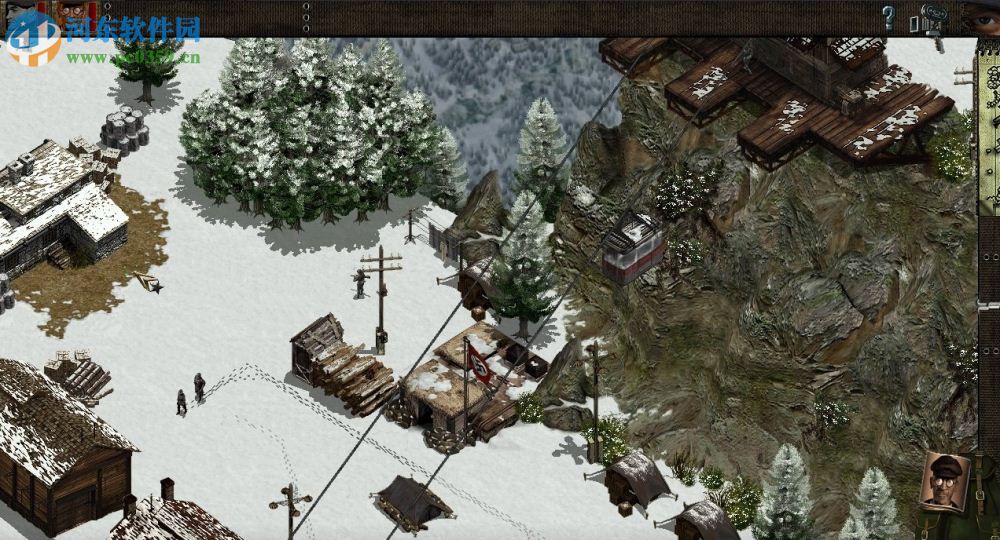
Task: Toggle the enemy eye vision tool
Action: click(980, 15)
